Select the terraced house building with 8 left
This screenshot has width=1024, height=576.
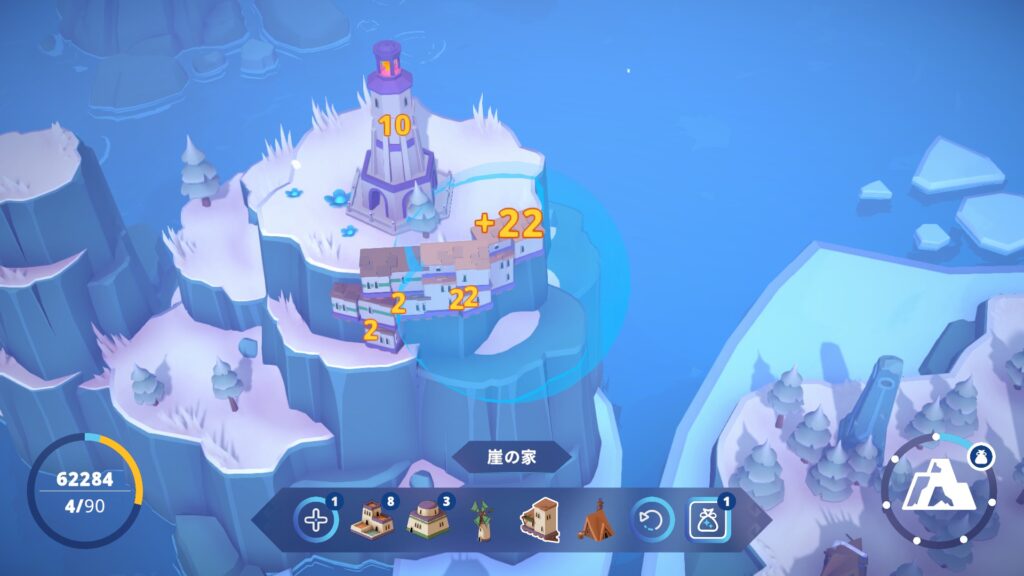click(372, 520)
